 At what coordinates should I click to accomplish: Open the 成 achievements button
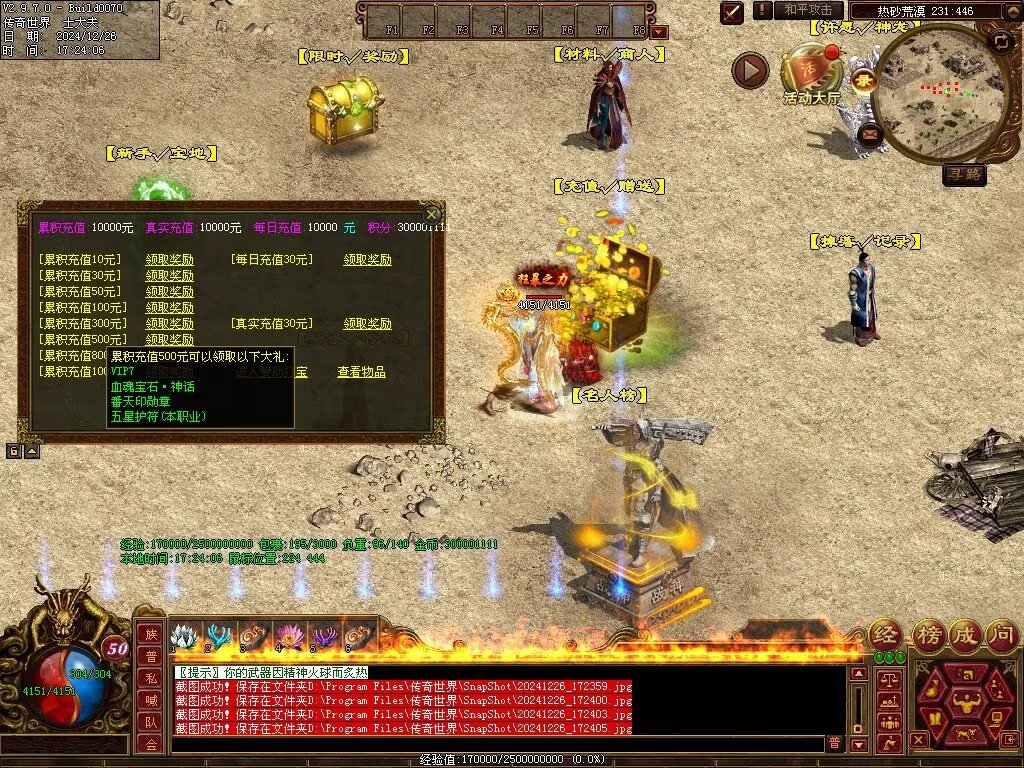966,634
